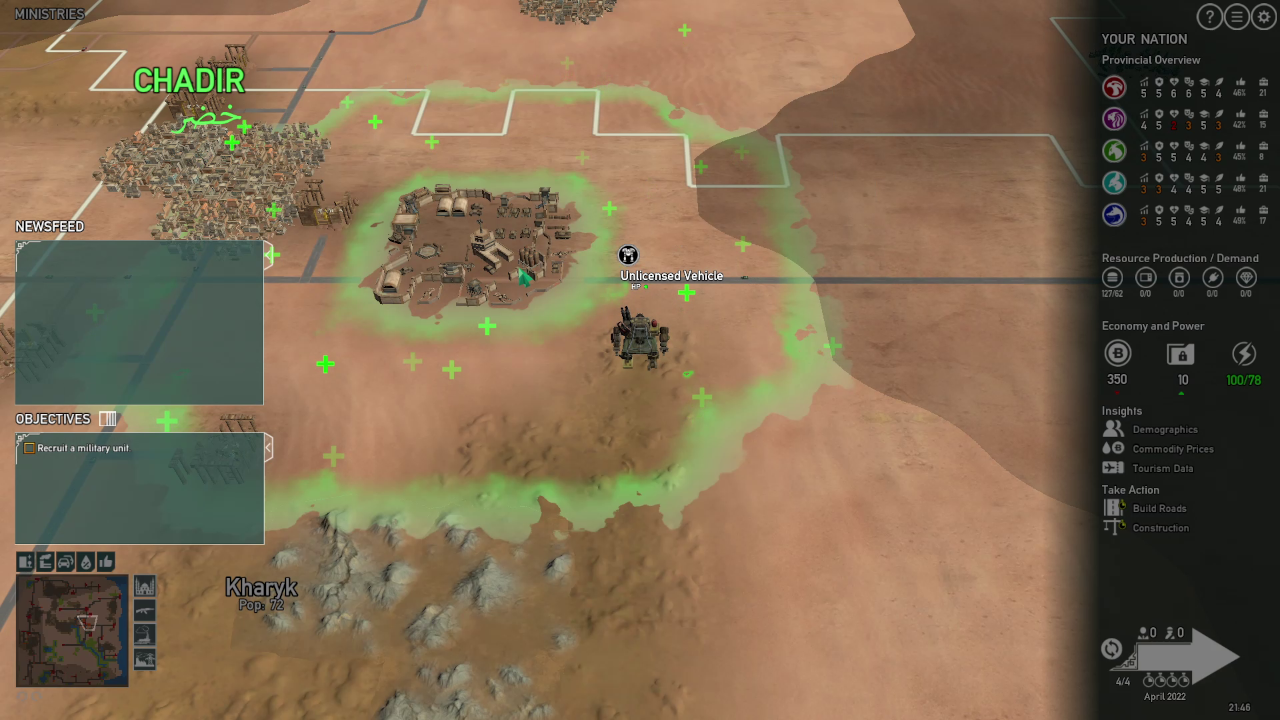Image resolution: width=1280 pixels, height=720 pixels.
Task: Open the gear settings button
Action: [1264, 17]
